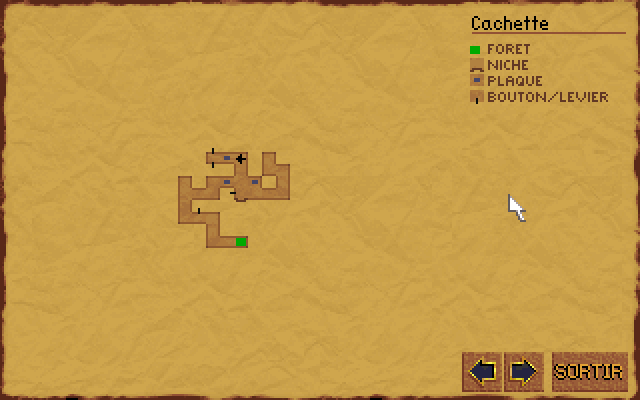Show the next map page with right arrow

pyautogui.click(x=523, y=372)
